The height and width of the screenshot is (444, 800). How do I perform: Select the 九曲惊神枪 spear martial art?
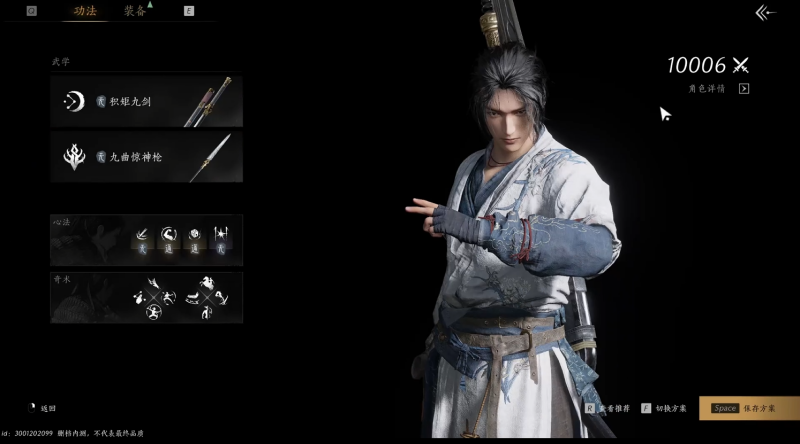tap(146, 157)
